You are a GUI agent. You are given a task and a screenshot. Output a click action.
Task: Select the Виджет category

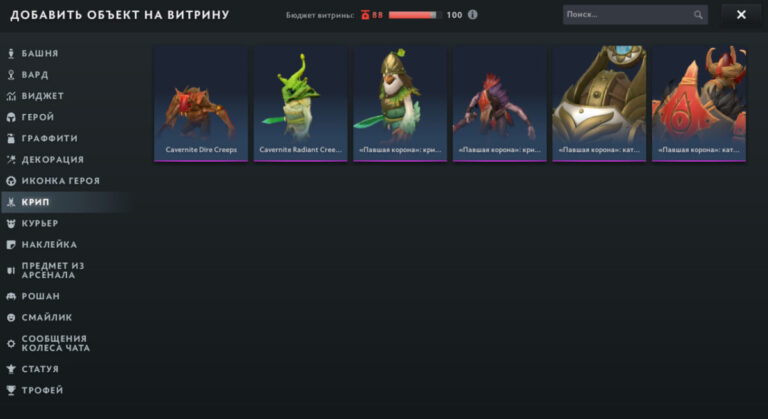(42, 96)
